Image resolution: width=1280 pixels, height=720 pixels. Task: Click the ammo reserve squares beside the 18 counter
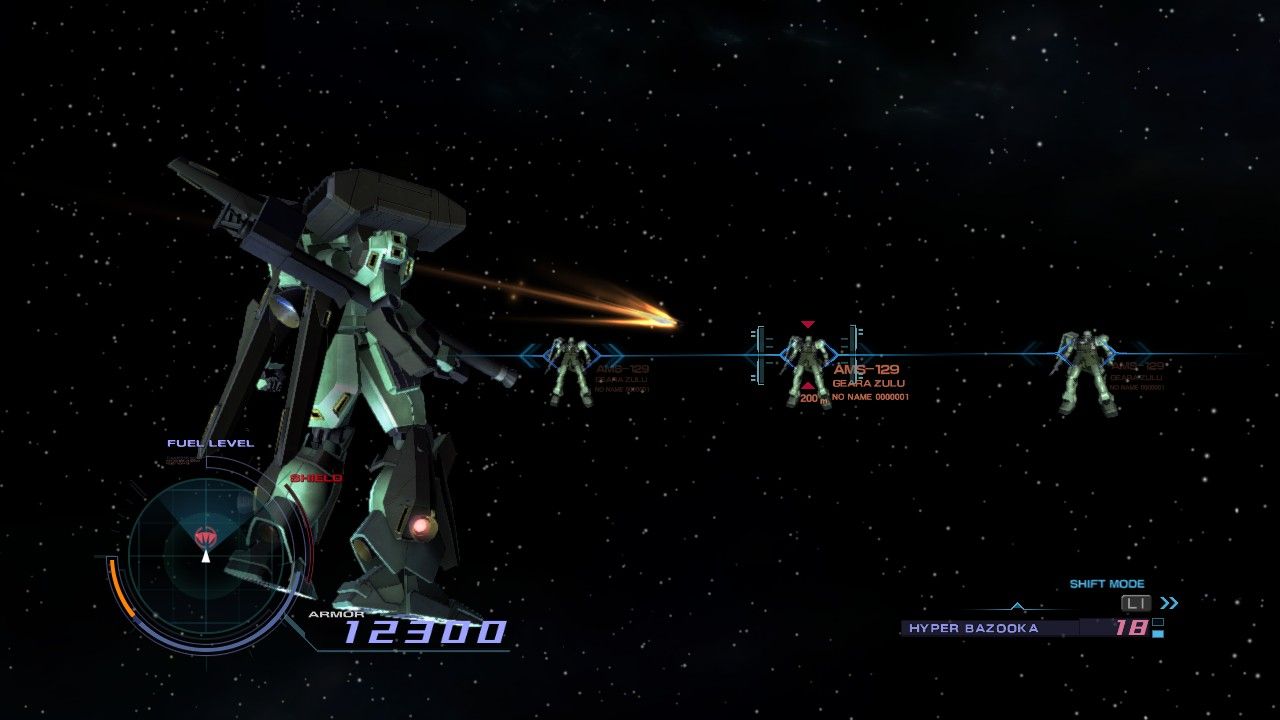tap(1156, 628)
